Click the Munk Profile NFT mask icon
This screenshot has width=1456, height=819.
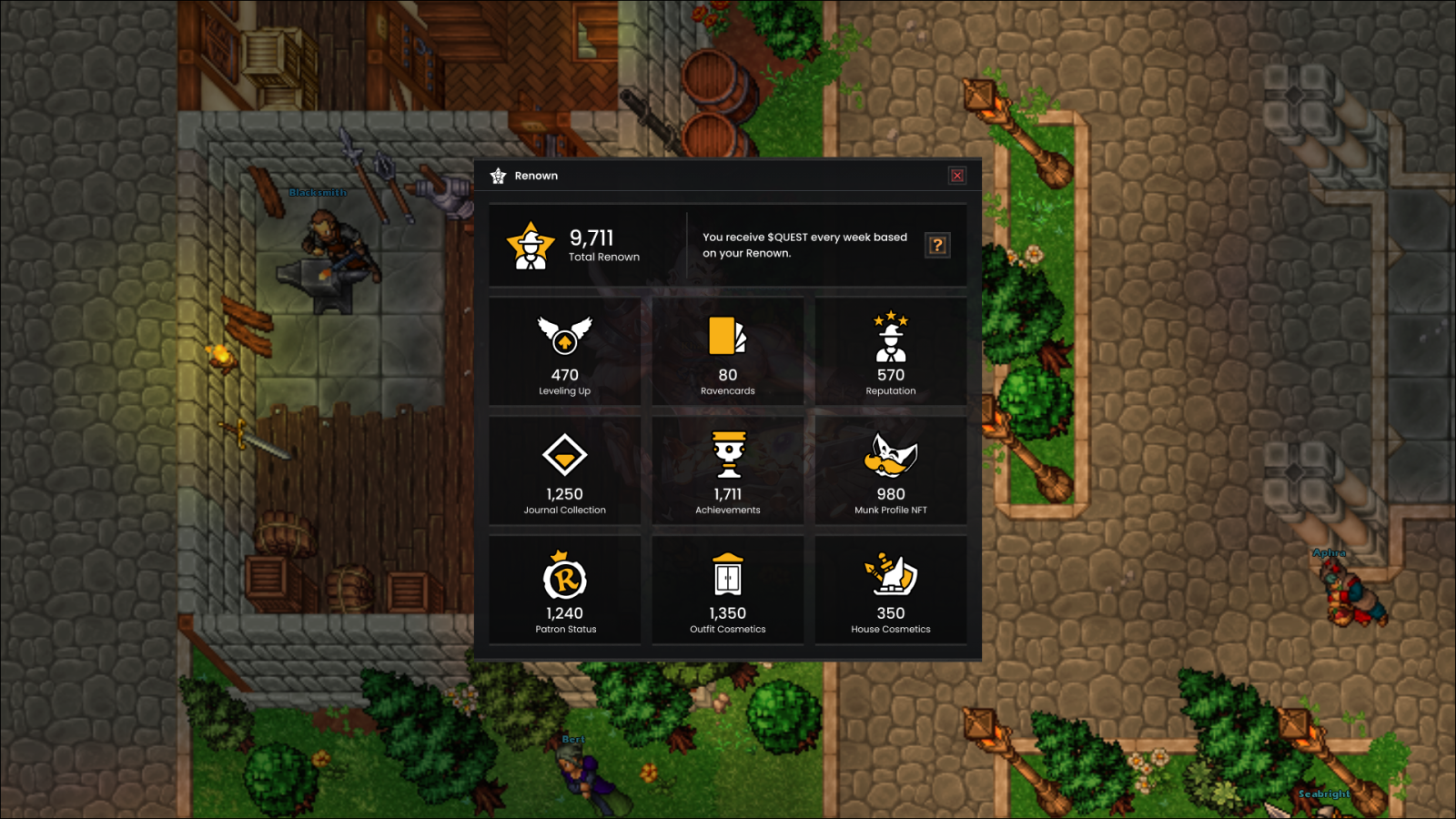pyautogui.click(x=890, y=456)
